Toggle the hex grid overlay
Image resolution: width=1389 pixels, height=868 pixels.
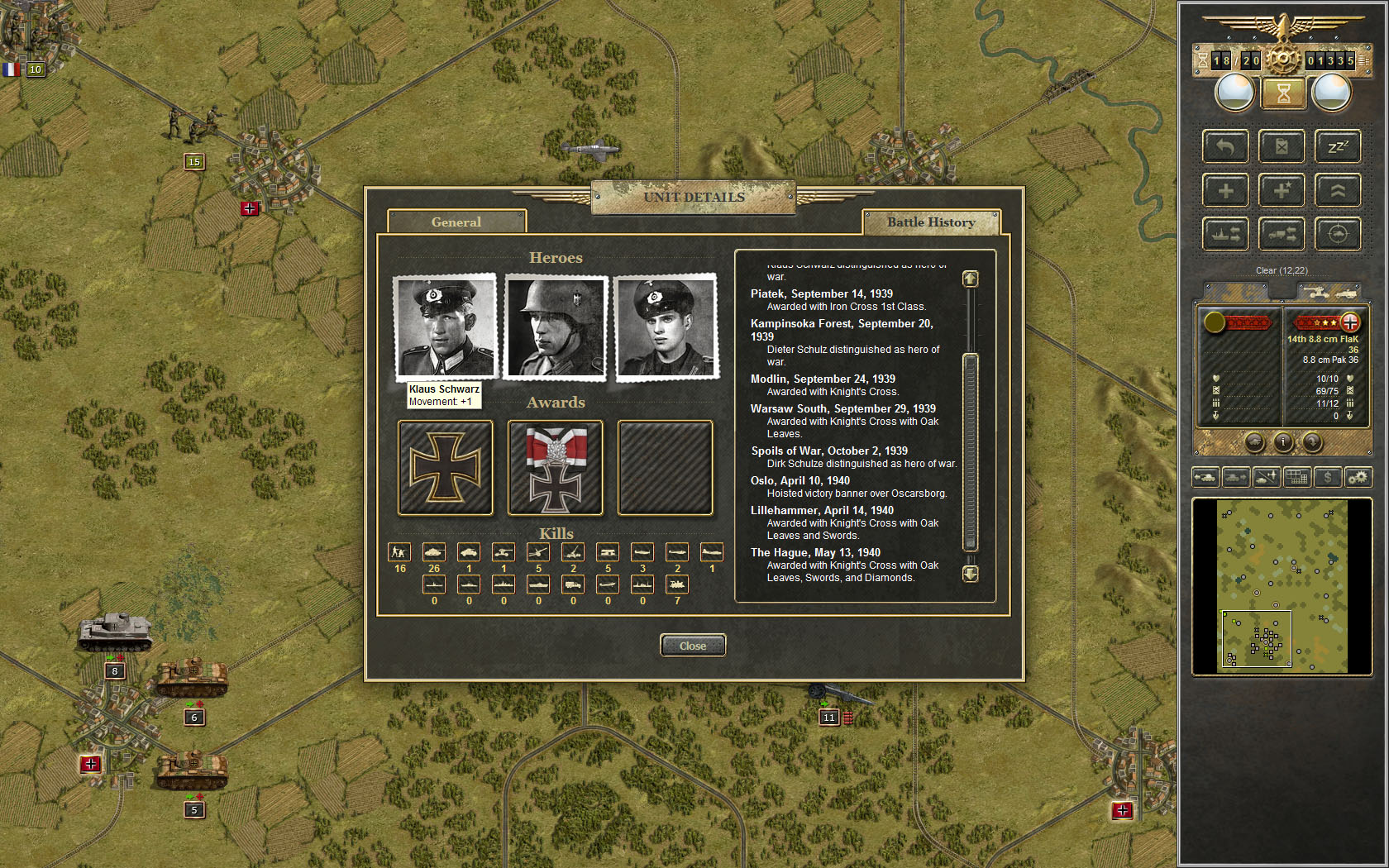pos(1296,477)
